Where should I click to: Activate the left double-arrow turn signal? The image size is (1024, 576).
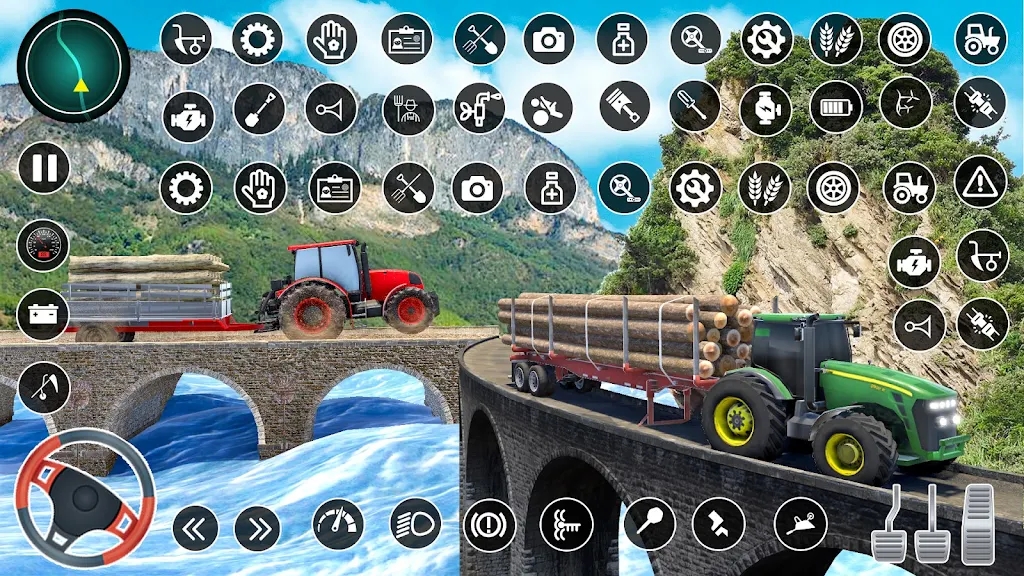point(195,528)
